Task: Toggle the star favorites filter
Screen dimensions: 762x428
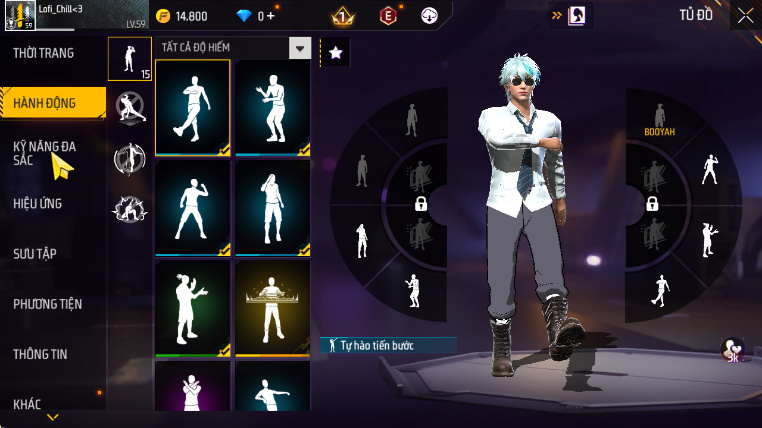Action: tap(335, 52)
